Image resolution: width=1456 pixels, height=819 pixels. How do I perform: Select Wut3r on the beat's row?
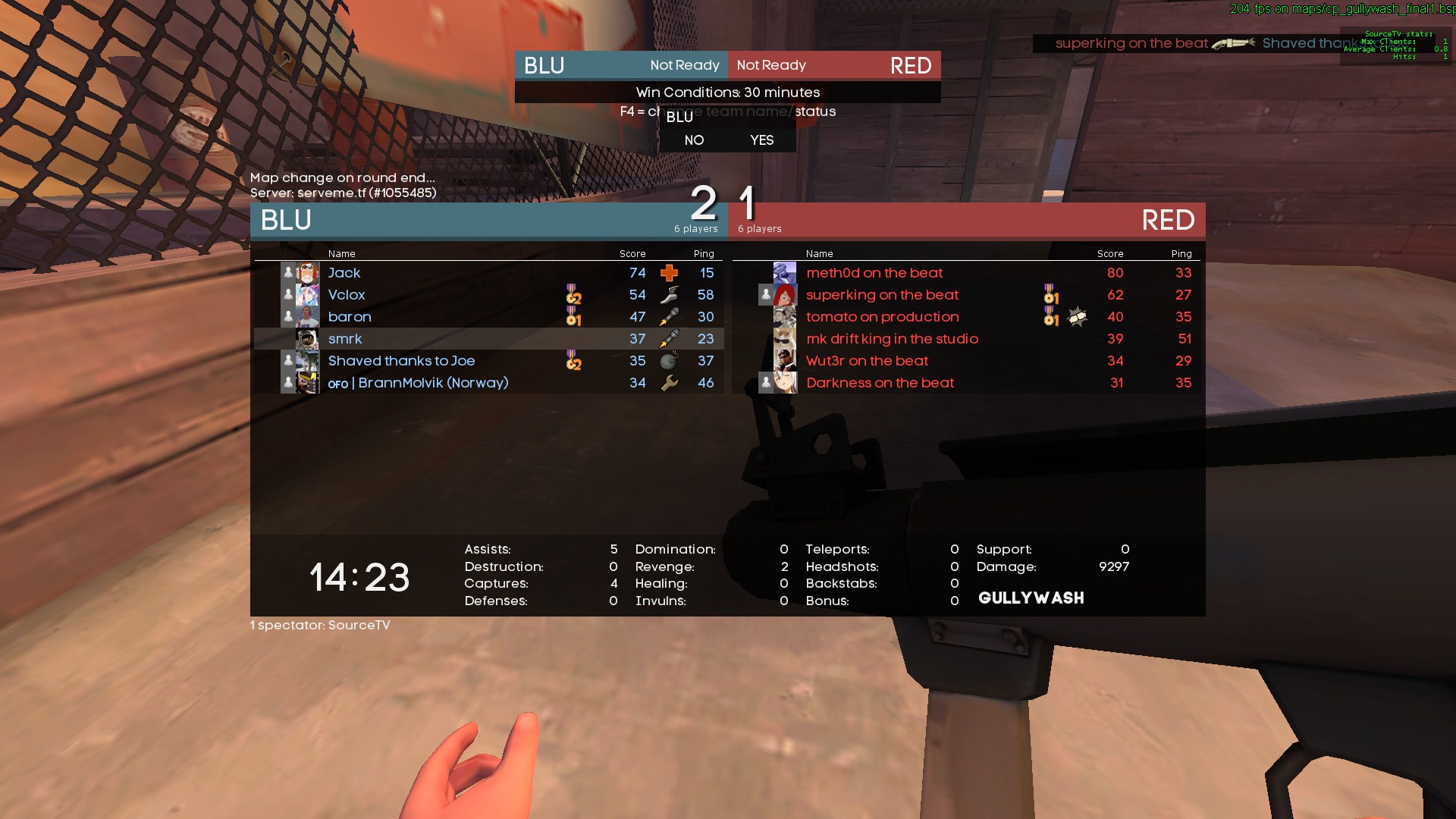867,361
